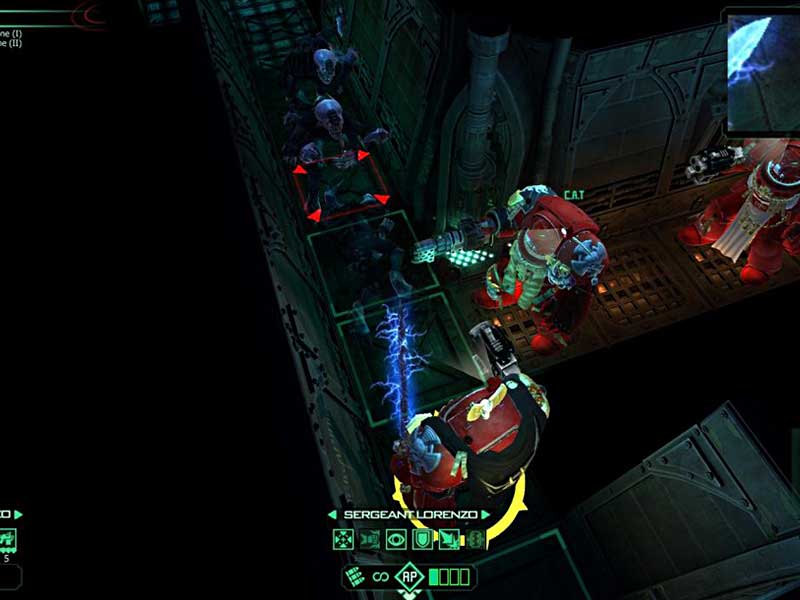
Task: Activate the eye overwatch action
Action: point(395,540)
